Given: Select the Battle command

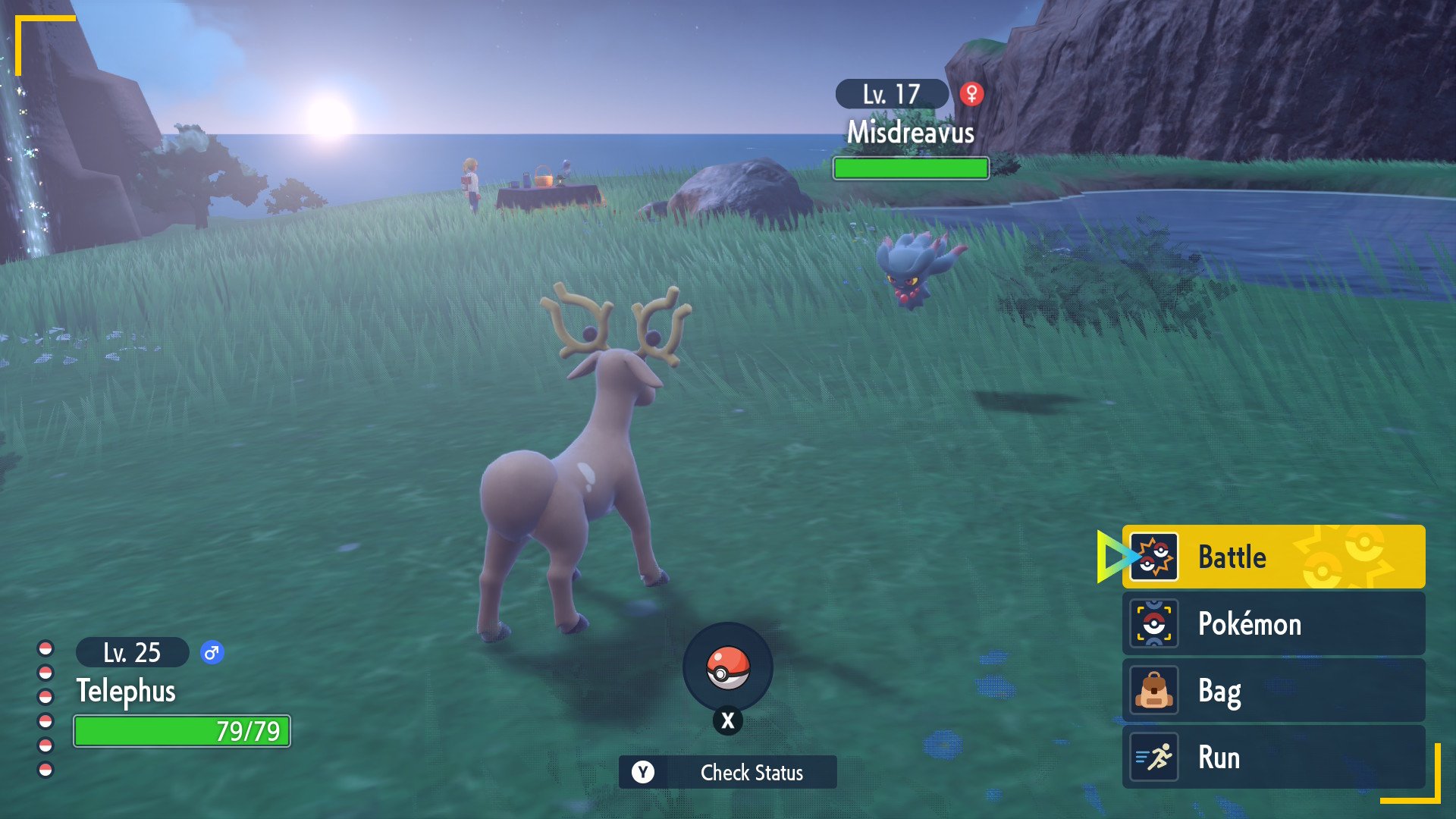Looking at the screenshot, I should 1272,557.
